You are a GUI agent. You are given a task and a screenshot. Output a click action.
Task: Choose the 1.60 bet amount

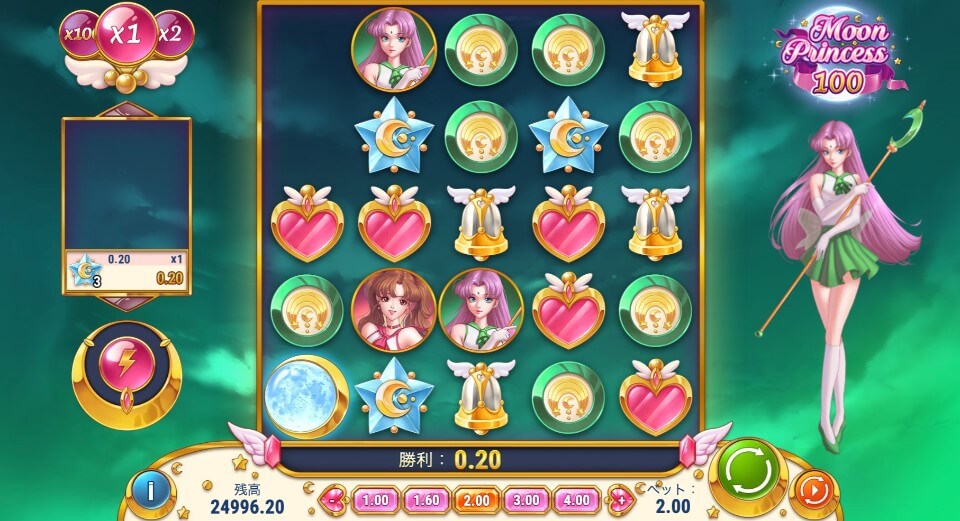(x=425, y=499)
